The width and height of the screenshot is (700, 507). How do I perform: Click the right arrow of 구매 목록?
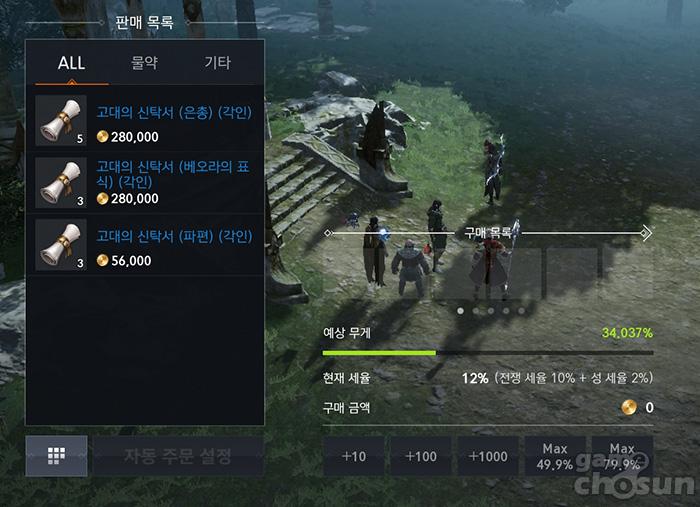646,232
